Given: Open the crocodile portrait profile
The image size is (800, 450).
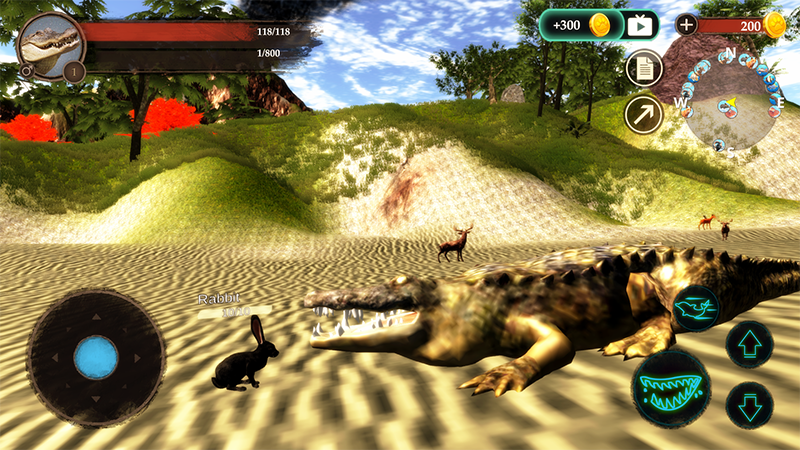Looking at the screenshot, I should point(46,43).
